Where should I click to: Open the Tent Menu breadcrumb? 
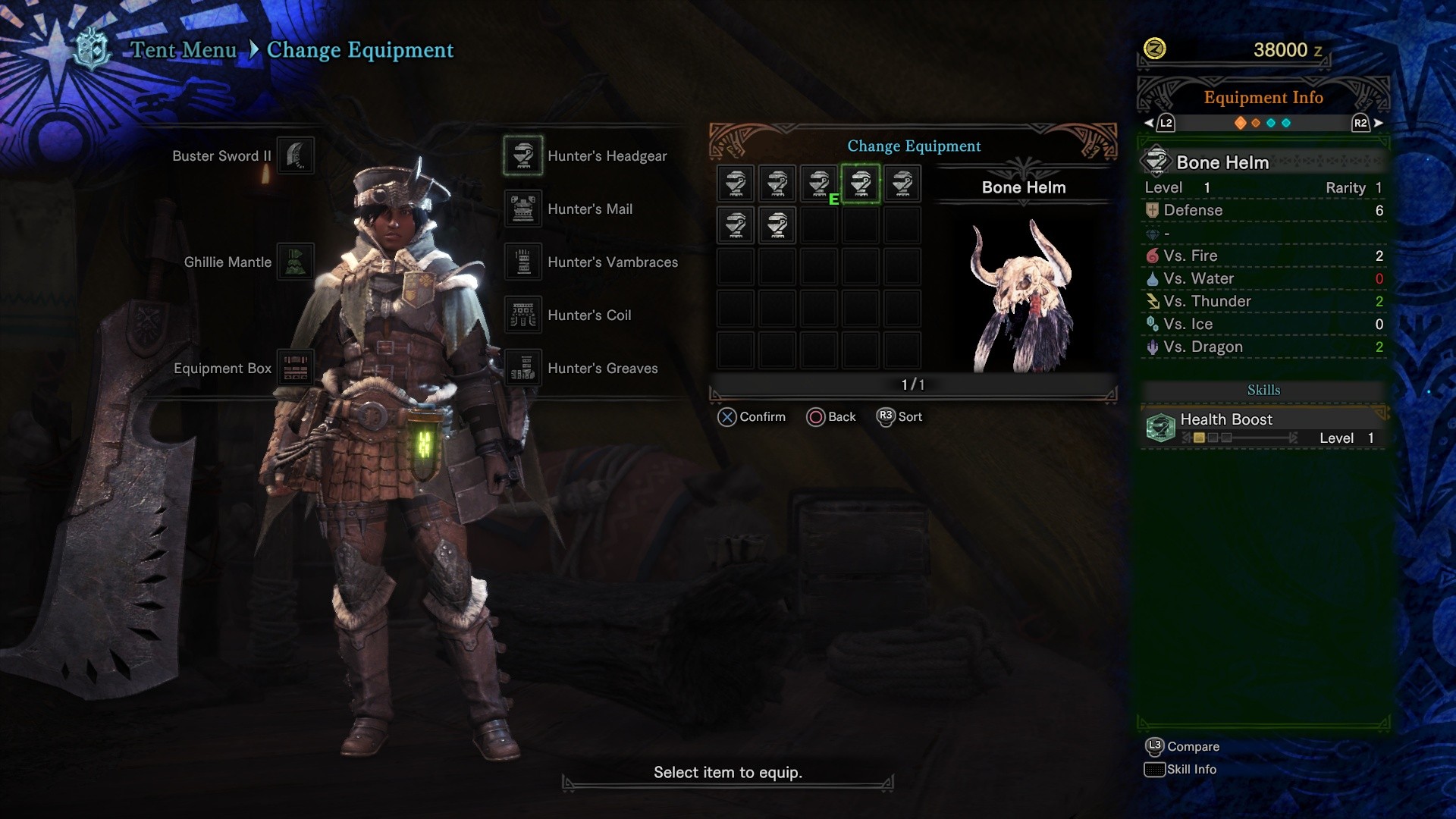pos(183,50)
